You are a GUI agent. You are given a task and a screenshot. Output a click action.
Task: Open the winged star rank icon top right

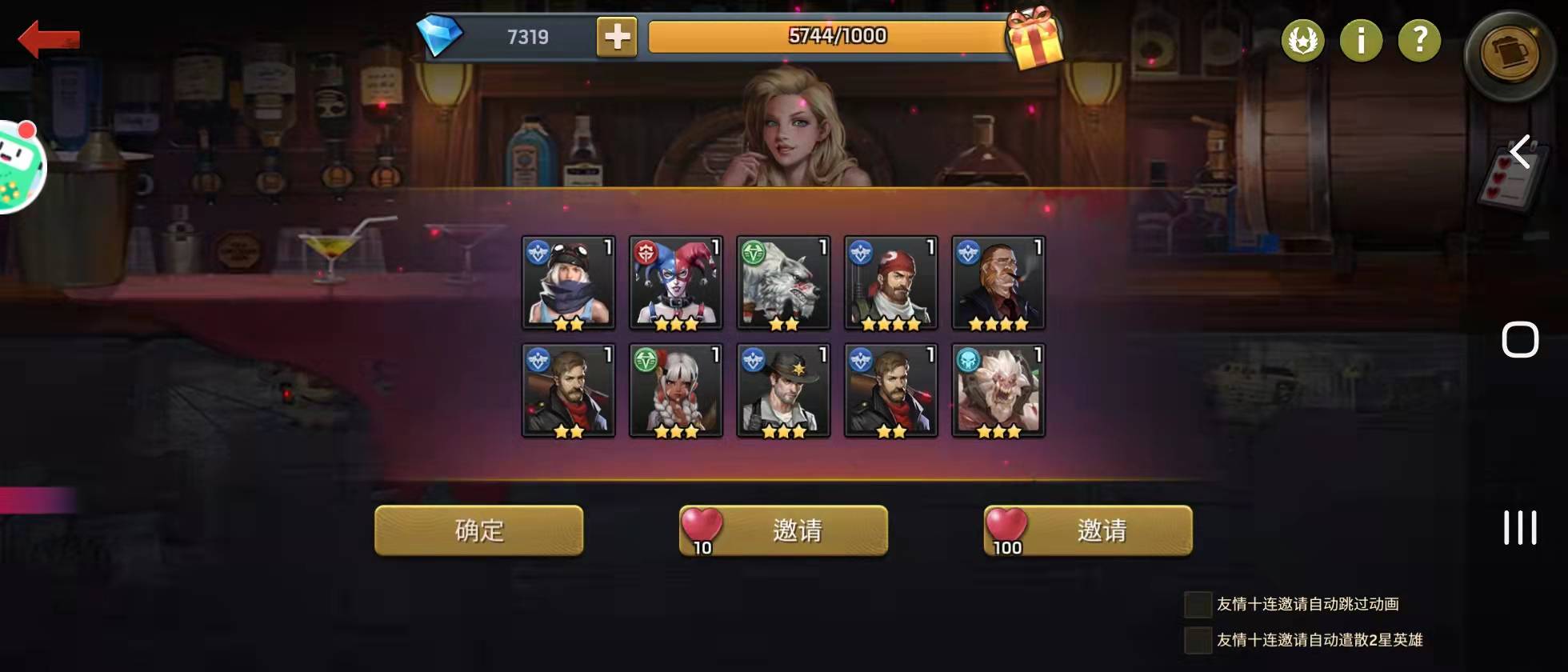[1302, 41]
